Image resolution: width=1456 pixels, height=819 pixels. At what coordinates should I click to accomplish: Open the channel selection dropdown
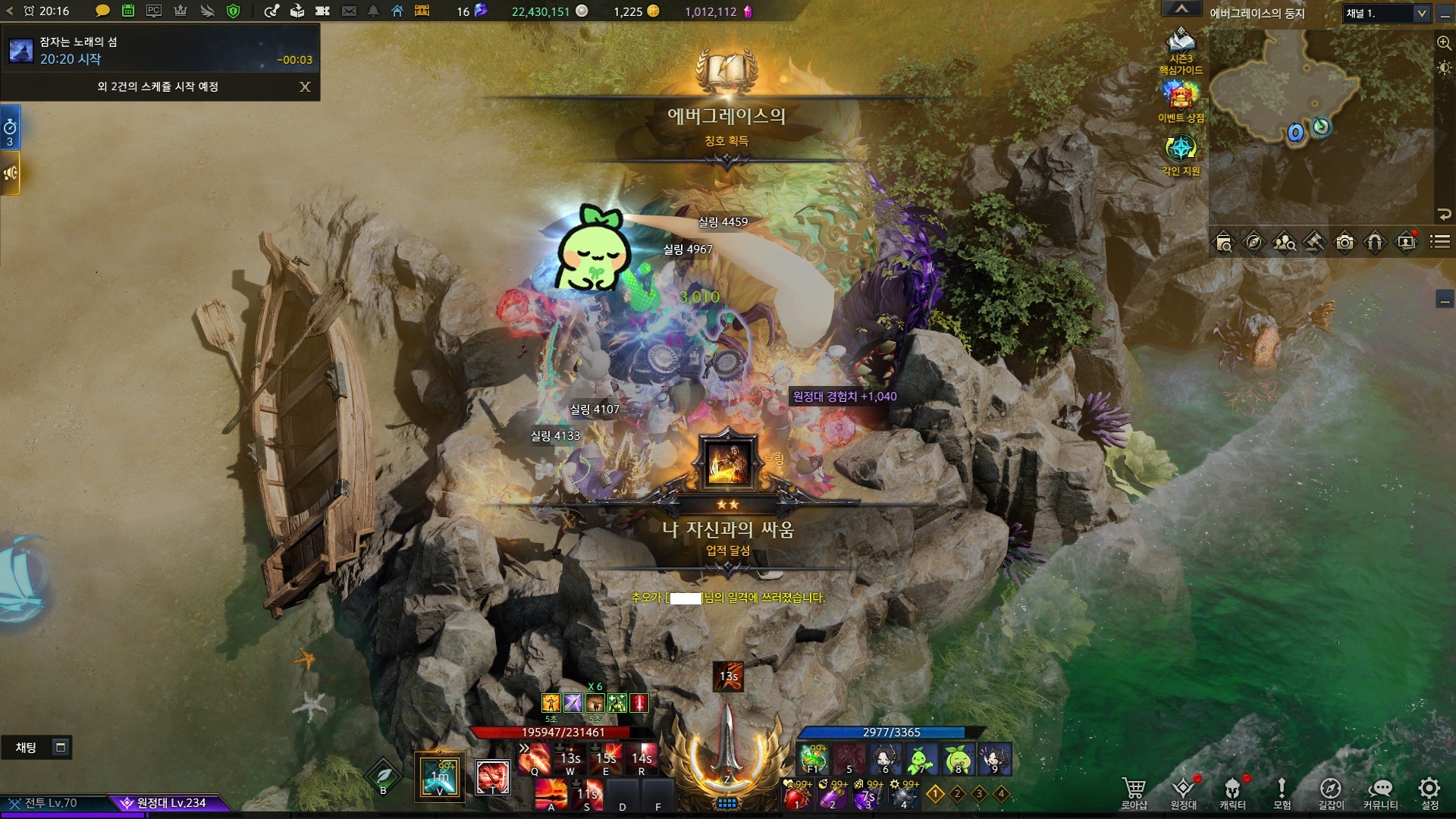pyautogui.click(x=1421, y=14)
